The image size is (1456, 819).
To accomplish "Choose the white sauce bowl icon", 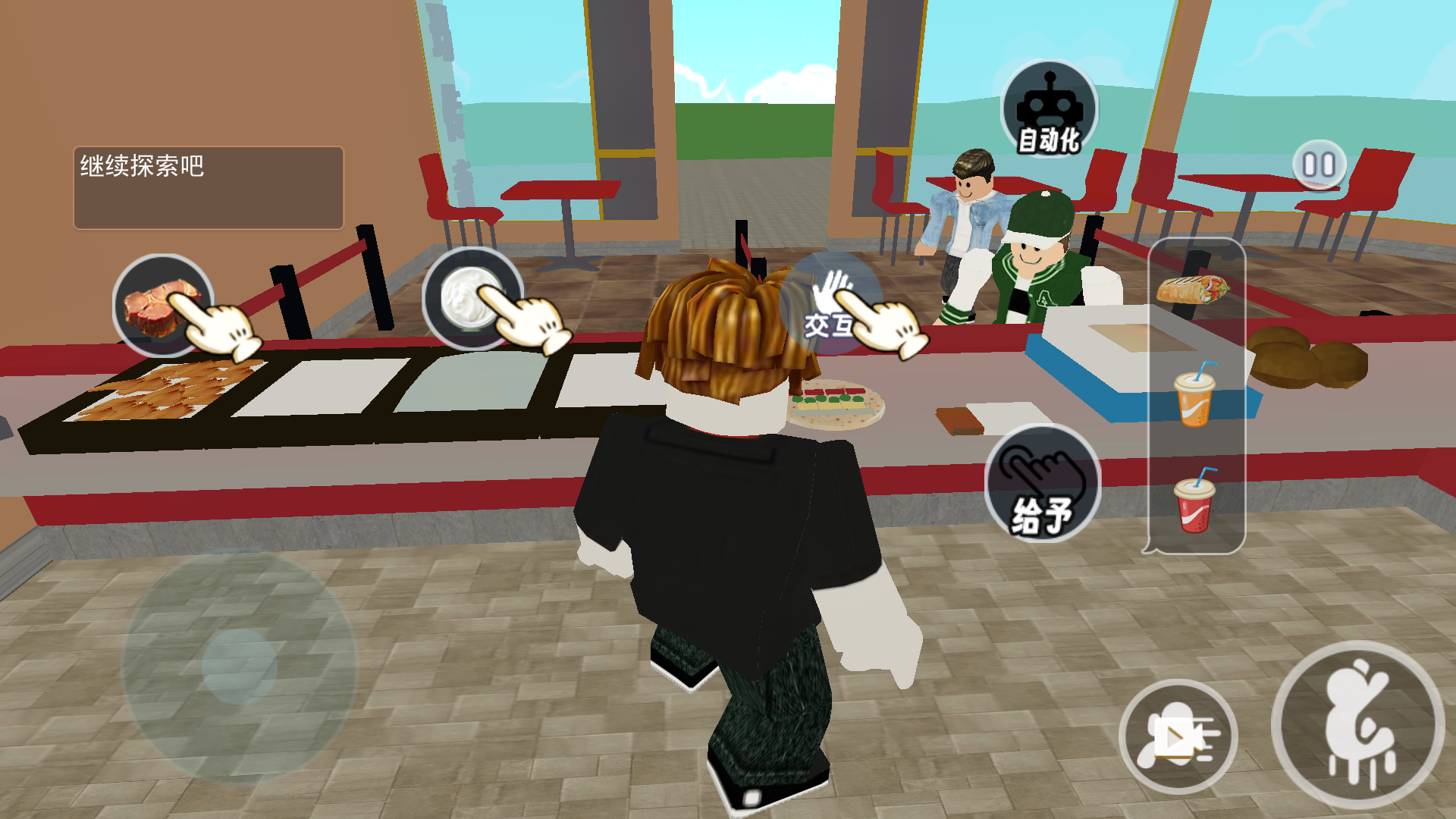I will tap(472, 299).
